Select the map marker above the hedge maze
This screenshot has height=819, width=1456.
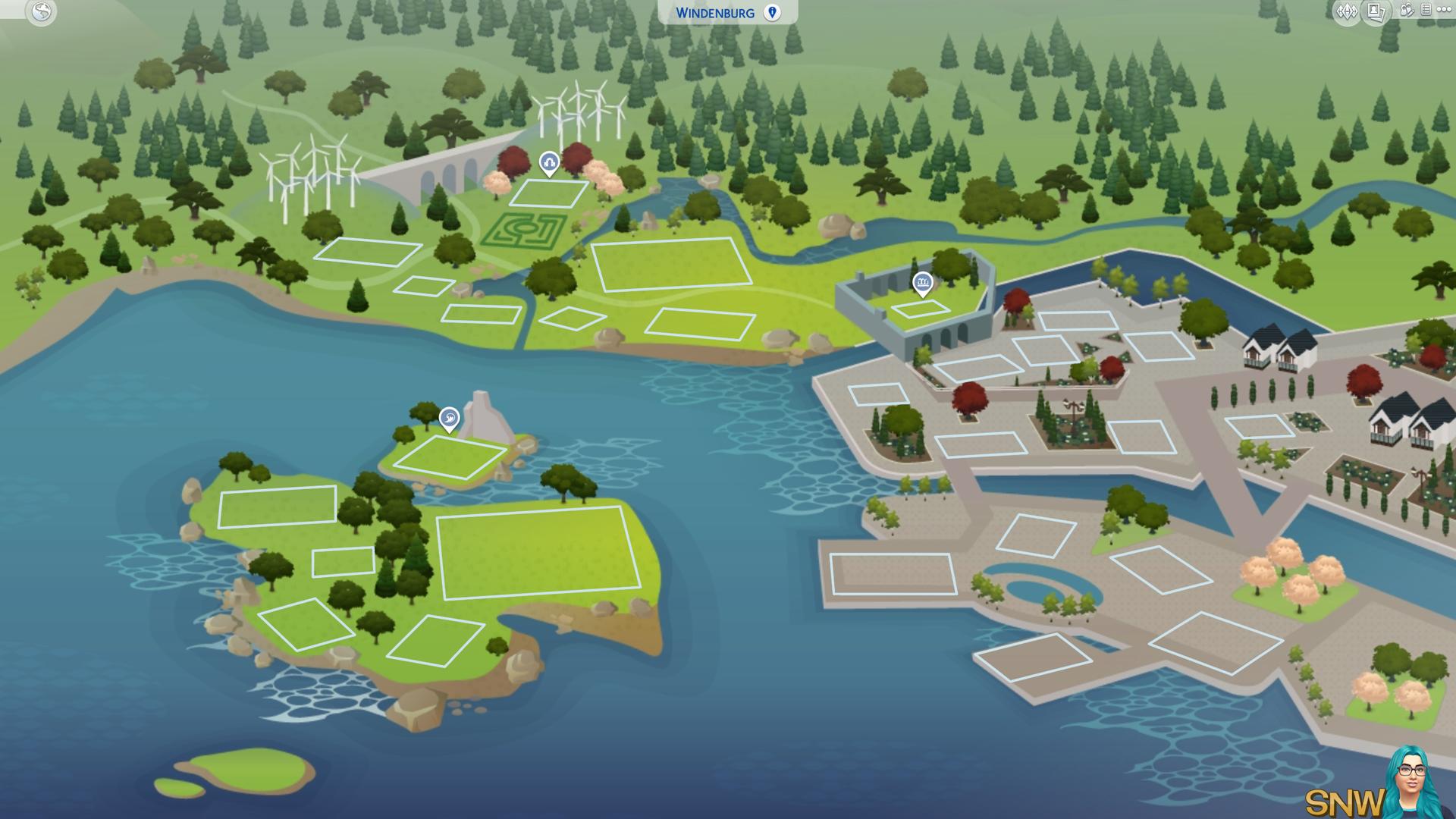point(549,162)
